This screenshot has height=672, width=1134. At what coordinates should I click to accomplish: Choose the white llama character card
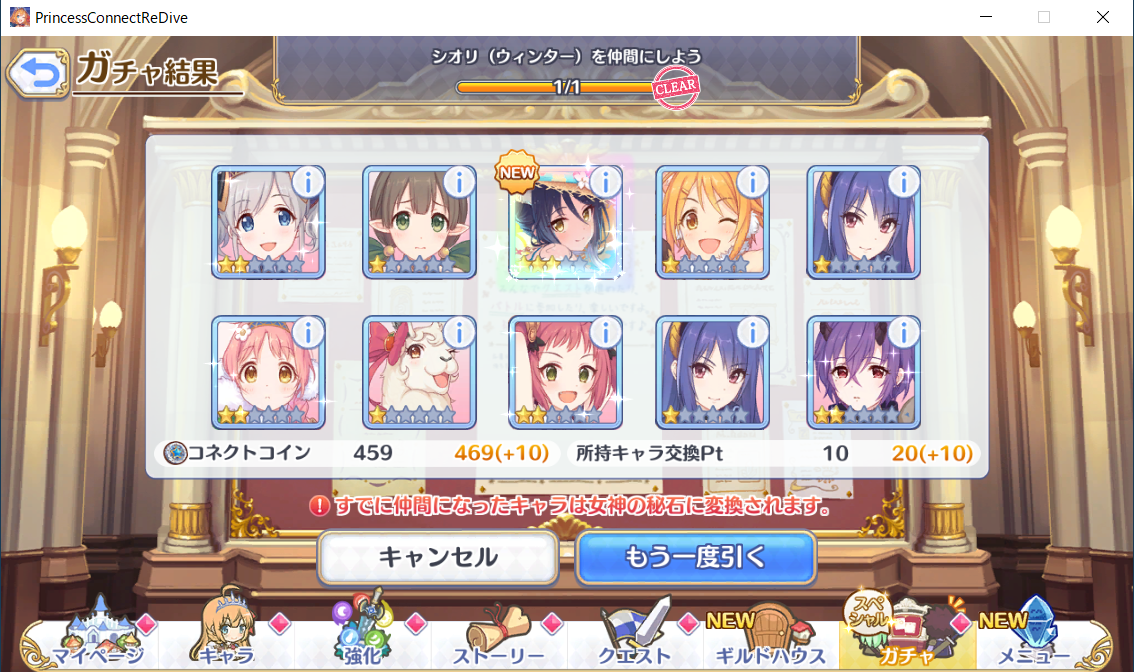(x=418, y=372)
